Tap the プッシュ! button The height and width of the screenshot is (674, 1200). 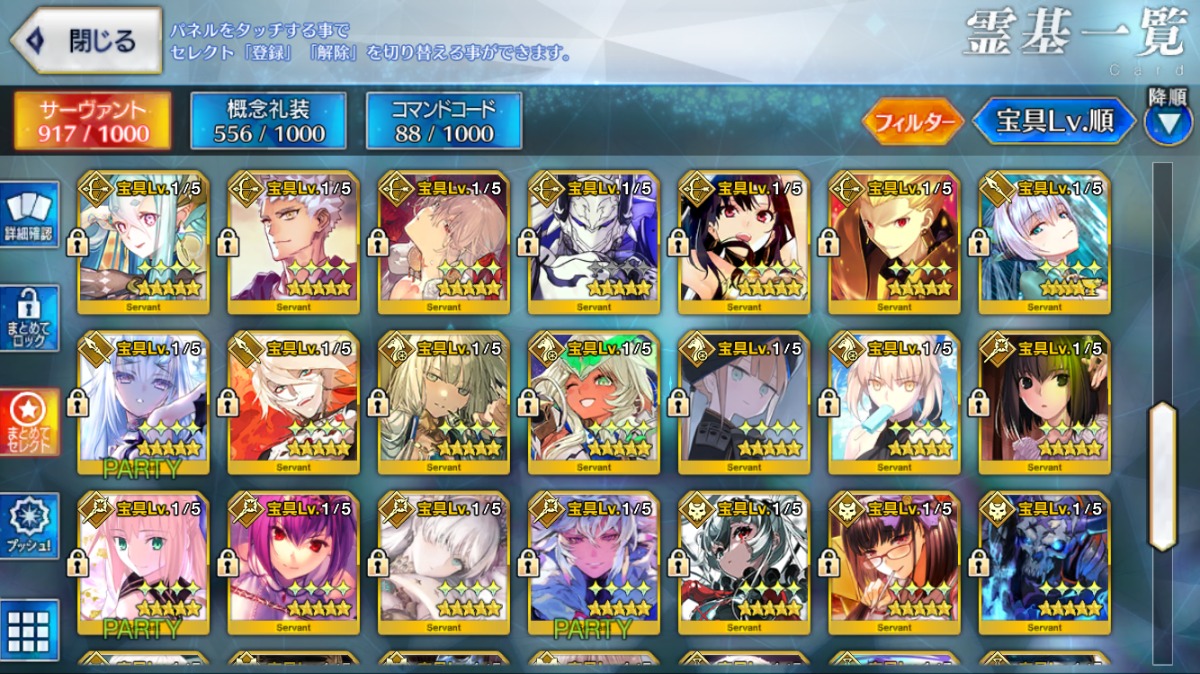click(30, 526)
